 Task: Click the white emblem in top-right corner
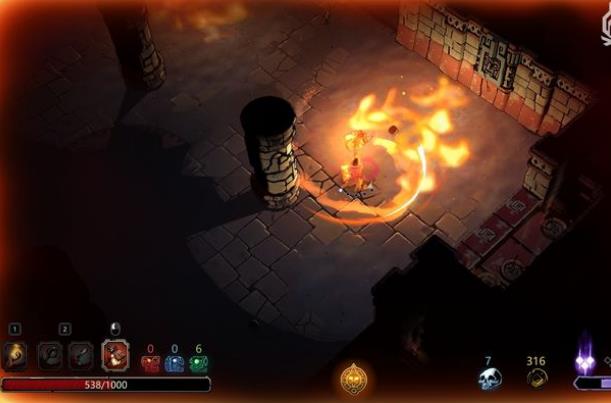pos(605,30)
